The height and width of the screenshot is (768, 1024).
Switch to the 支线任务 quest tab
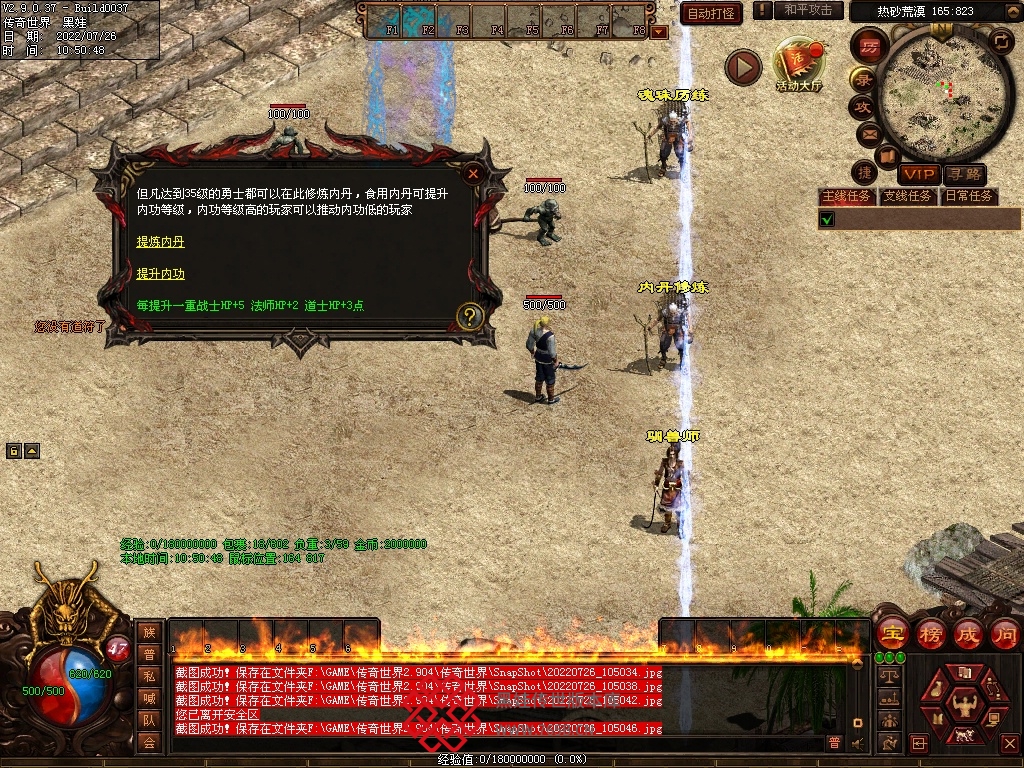click(907, 196)
